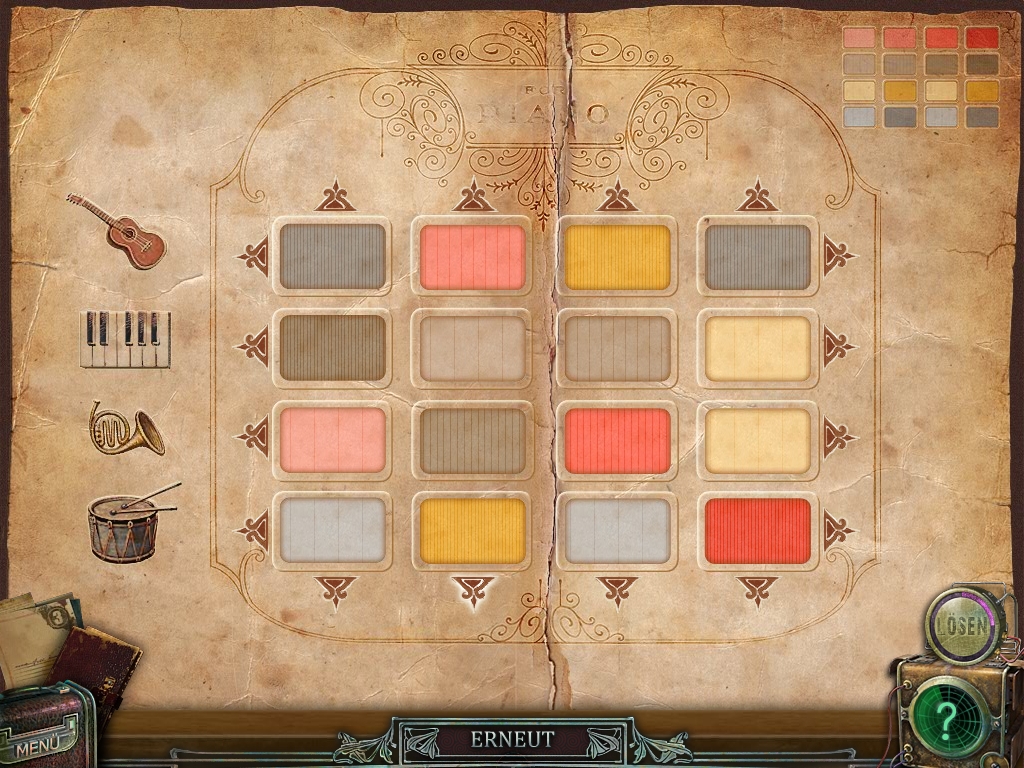Select the red tile in the drum row

pos(757,531)
